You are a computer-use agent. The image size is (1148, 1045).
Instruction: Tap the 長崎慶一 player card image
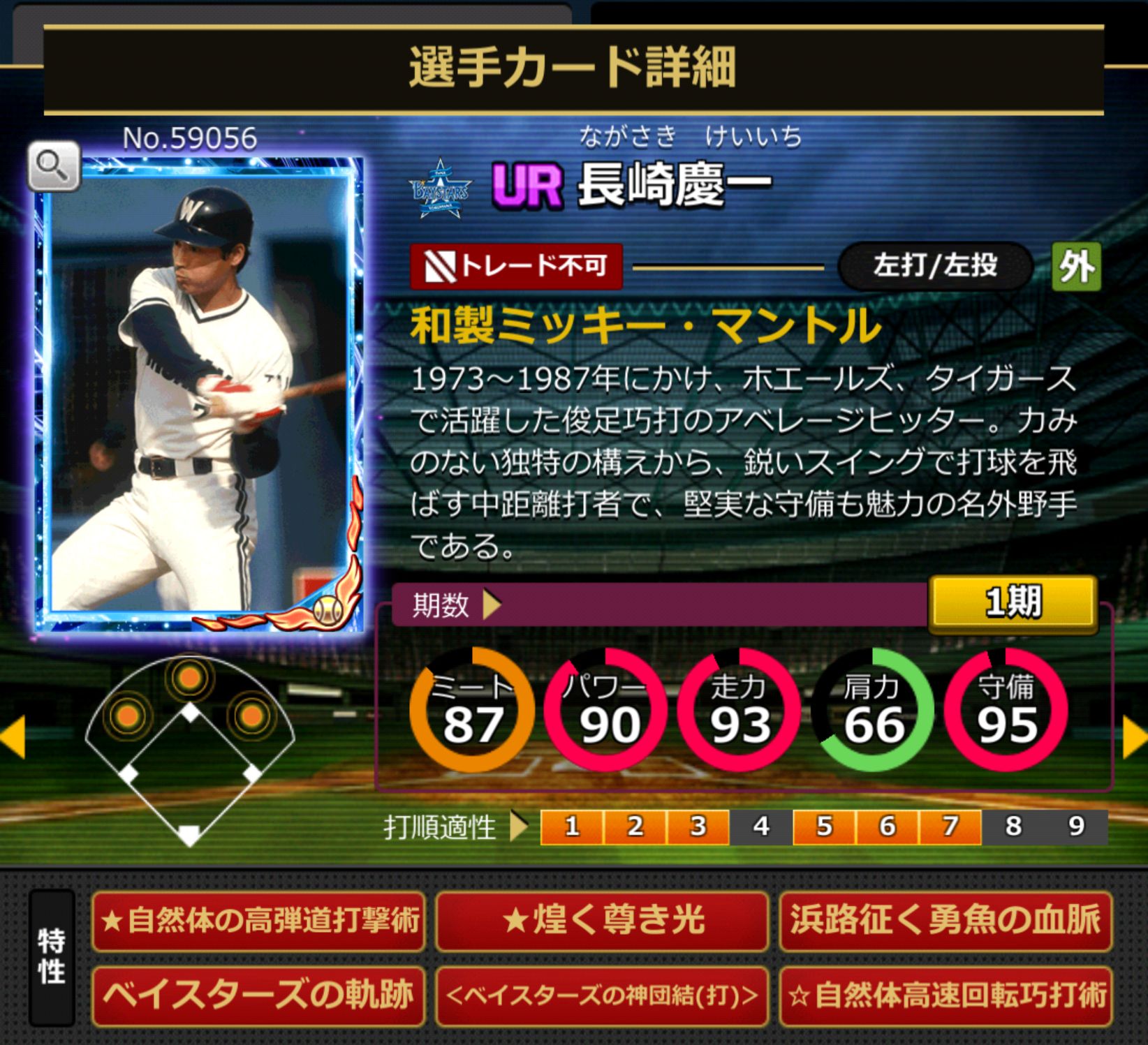[200, 394]
